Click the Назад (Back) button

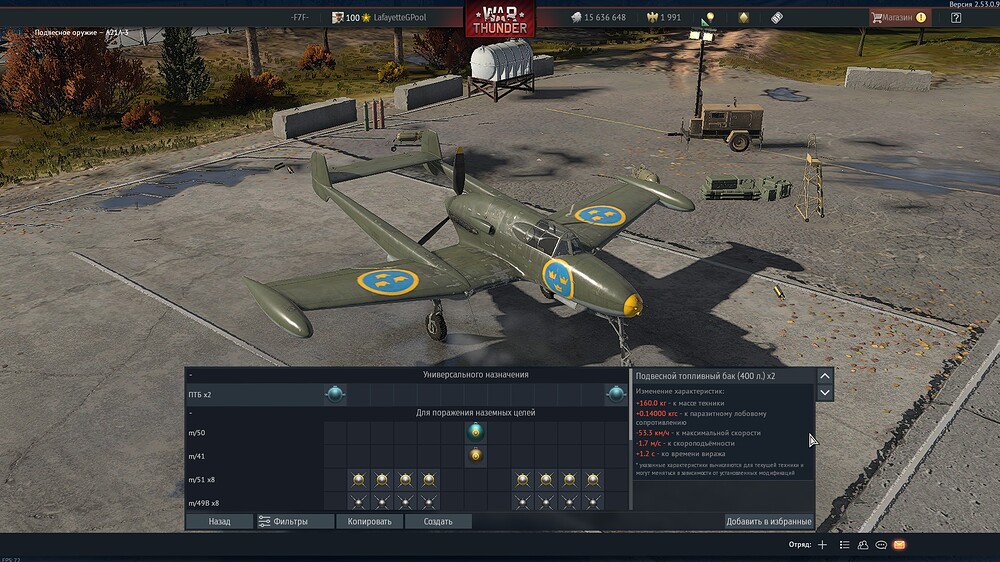(219, 521)
